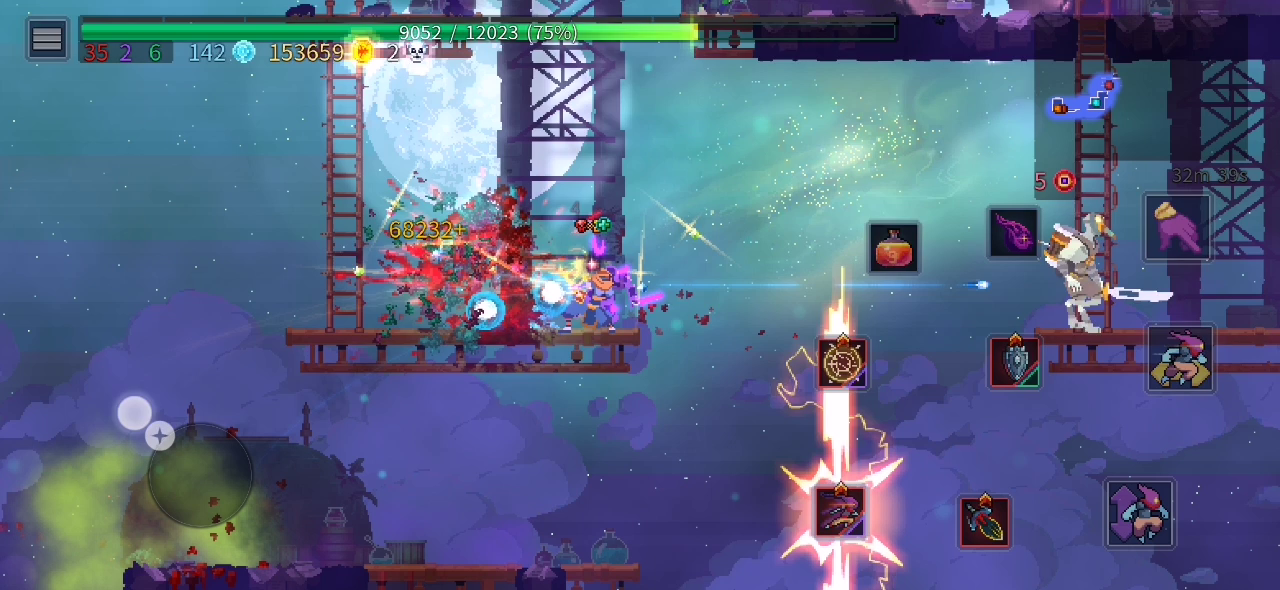Use the health flask potion
This screenshot has height=590, width=1280.
click(x=893, y=248)
